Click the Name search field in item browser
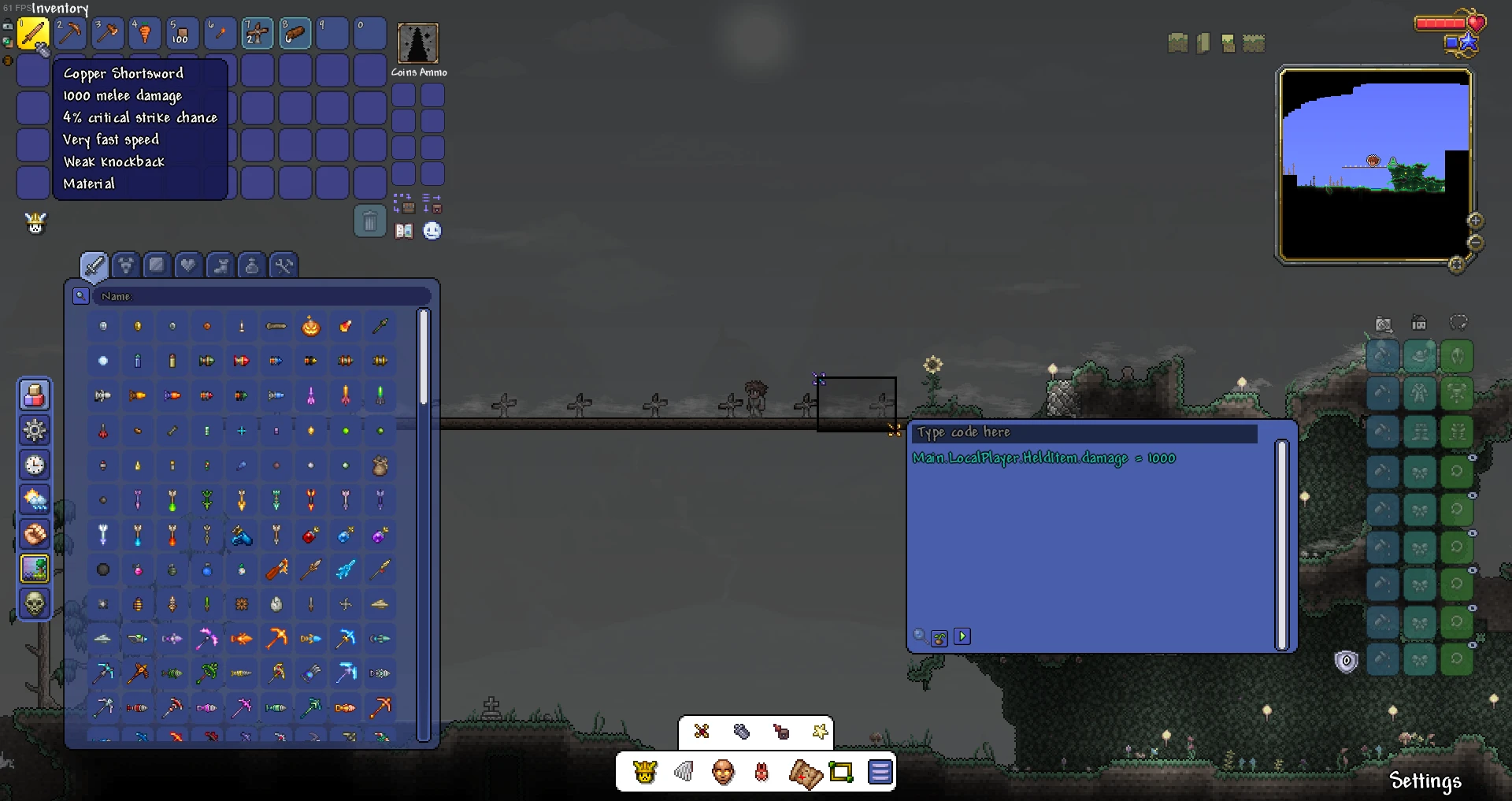This screenshot has width=1512, height=801. [x=260, y=296]
